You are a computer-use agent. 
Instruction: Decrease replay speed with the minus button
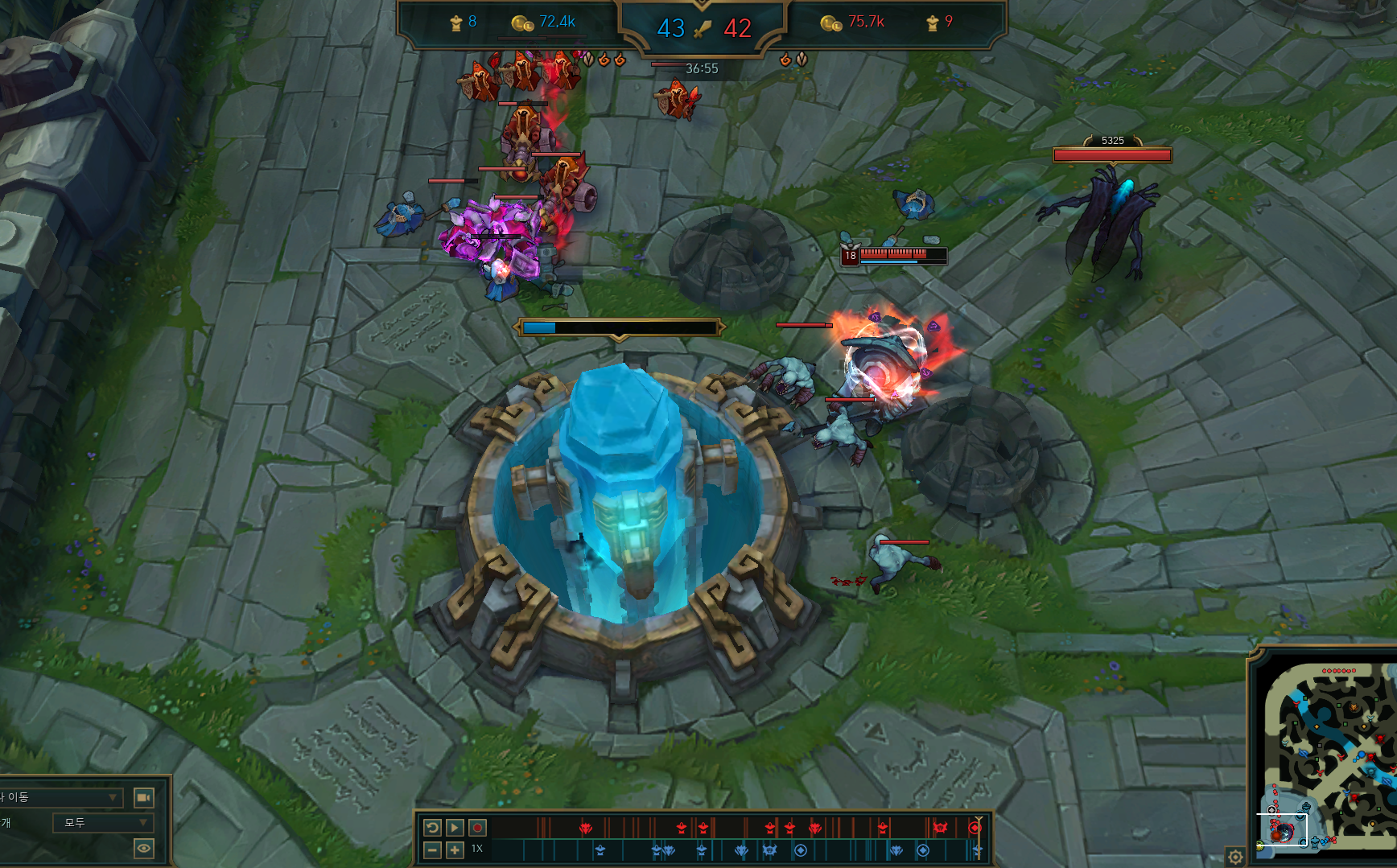pos(432,849)
